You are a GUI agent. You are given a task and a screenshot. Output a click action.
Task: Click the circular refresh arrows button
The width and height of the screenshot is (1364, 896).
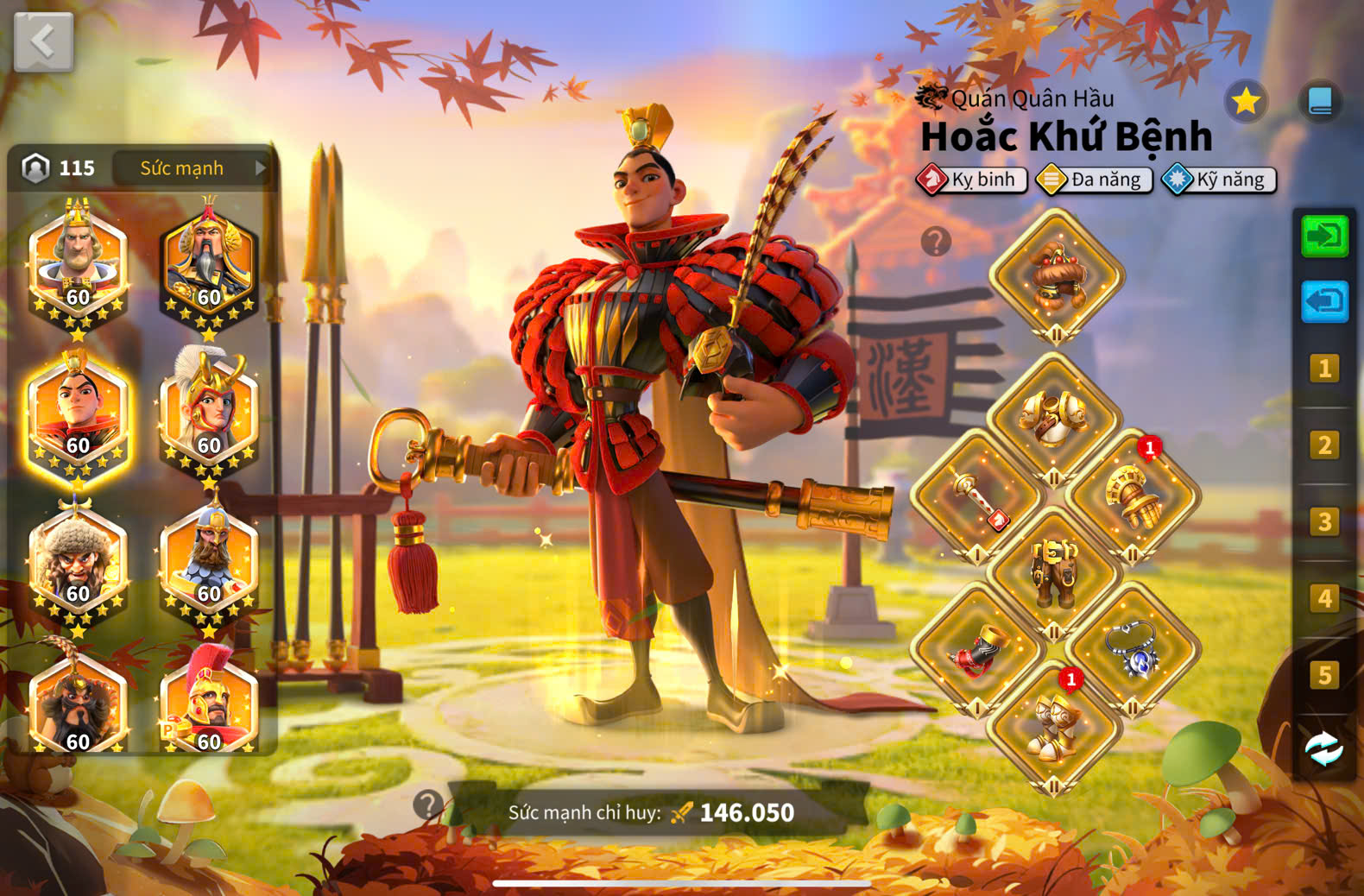coord(1323,749)
